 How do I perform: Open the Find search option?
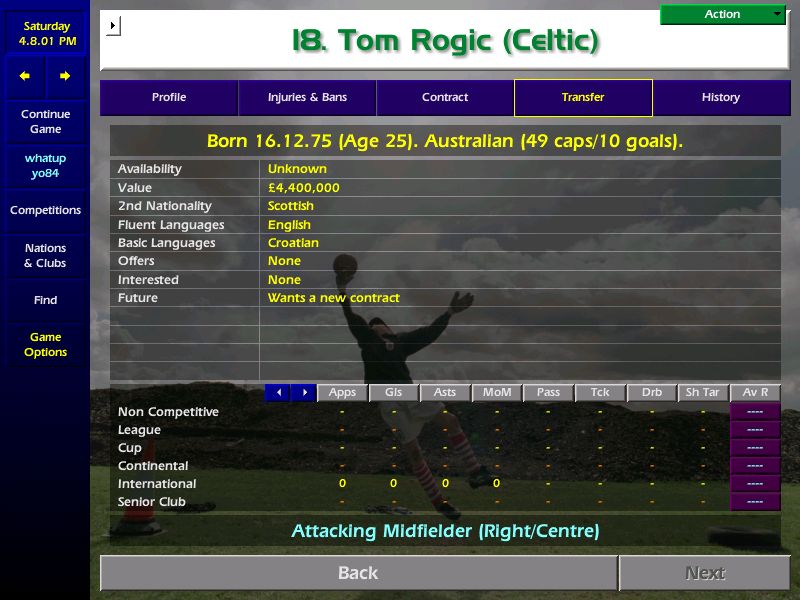45,300
